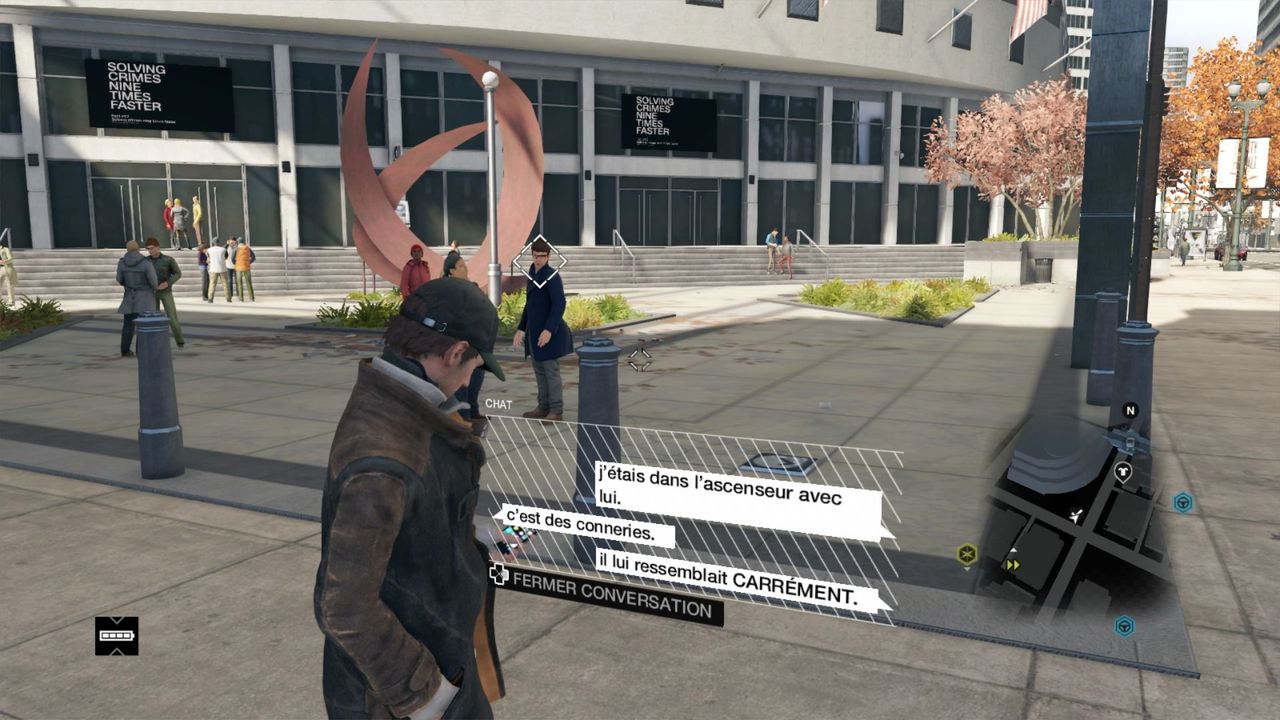This screenshot has width=1280, height=720.
Task: Target the profiler diamond on the pedestrian
Action: coord(540,262)
